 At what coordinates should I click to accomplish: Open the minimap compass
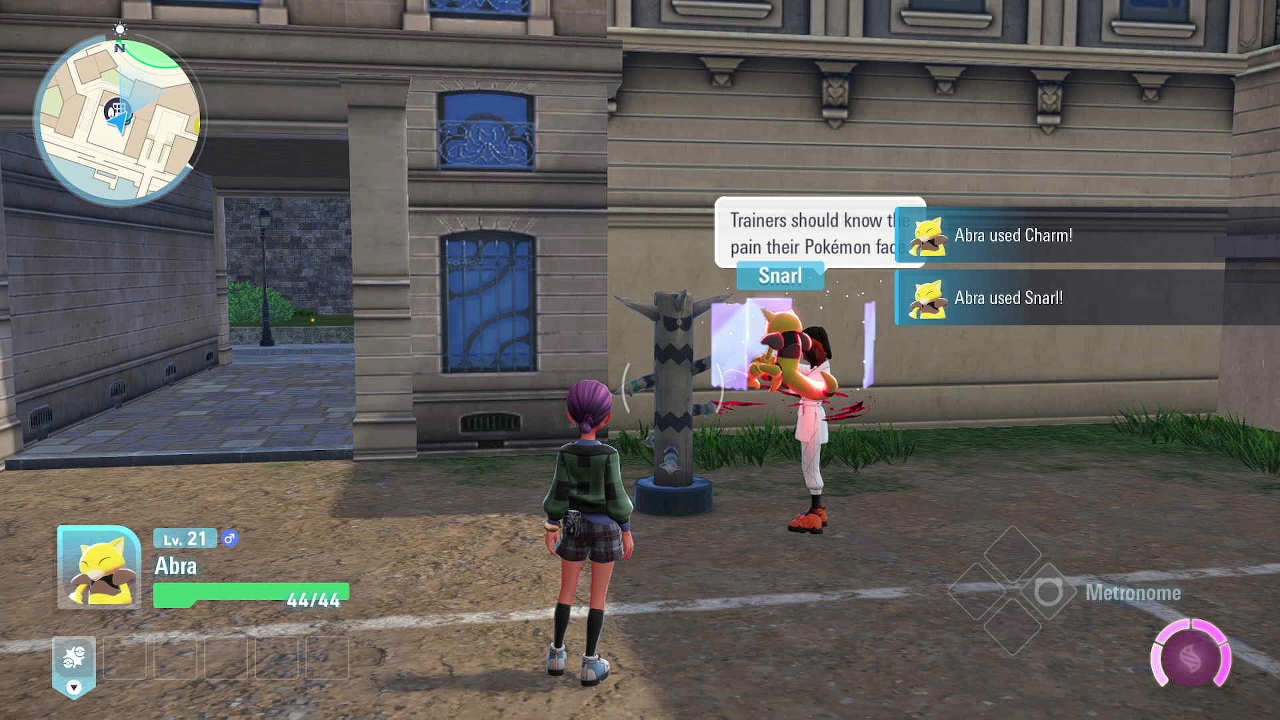pyautogui.click(x=119, y=30)
